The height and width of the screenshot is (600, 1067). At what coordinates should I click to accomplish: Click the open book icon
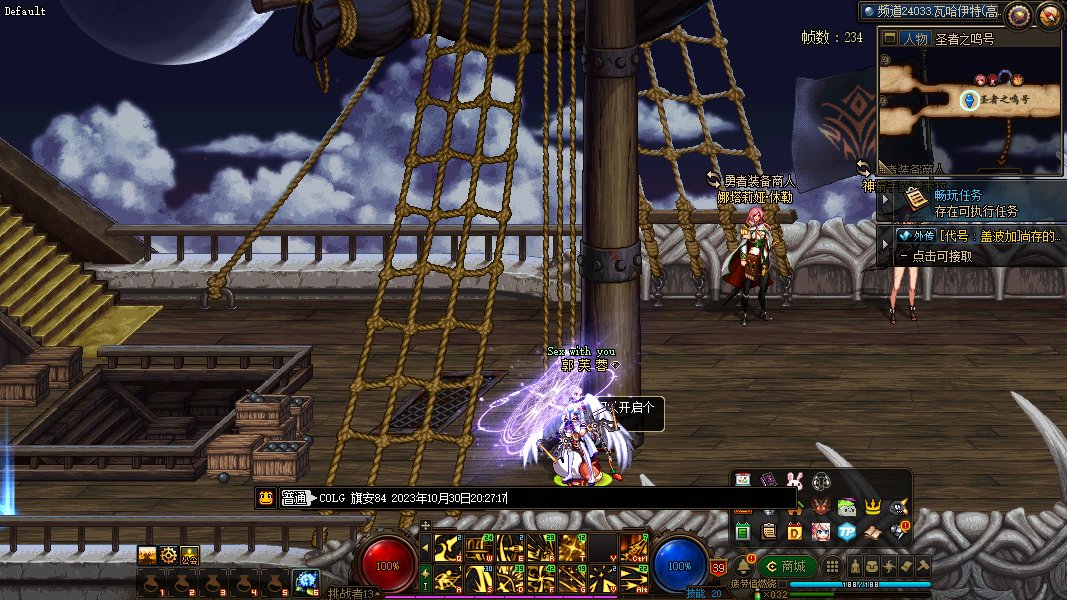pyautogui.click(x=872, y=531)
